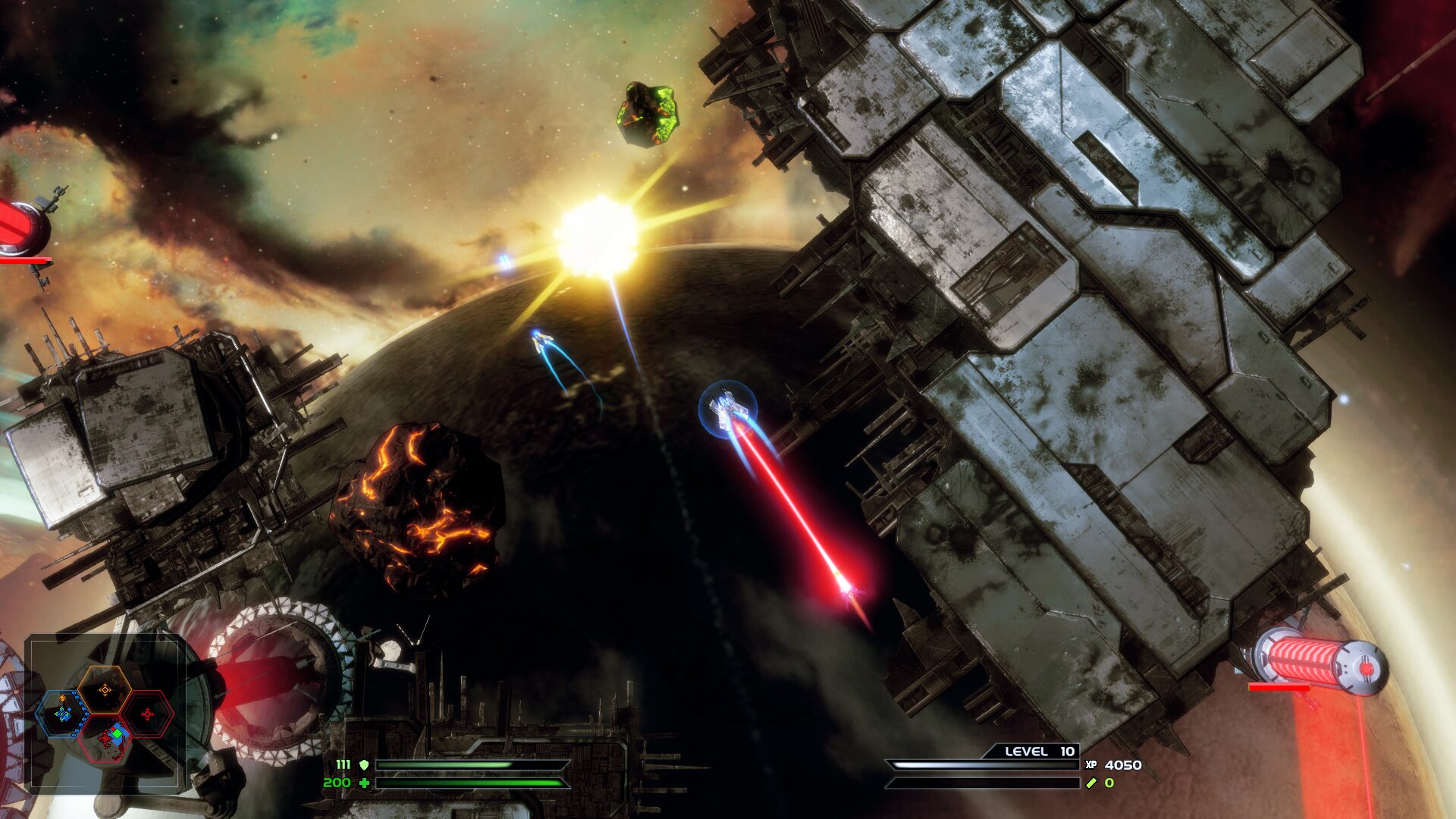Select the green shield icon near shield value 111
The width and height of the screenshot is (1456, 819).
pyautogui.click(x=364, y=765)
